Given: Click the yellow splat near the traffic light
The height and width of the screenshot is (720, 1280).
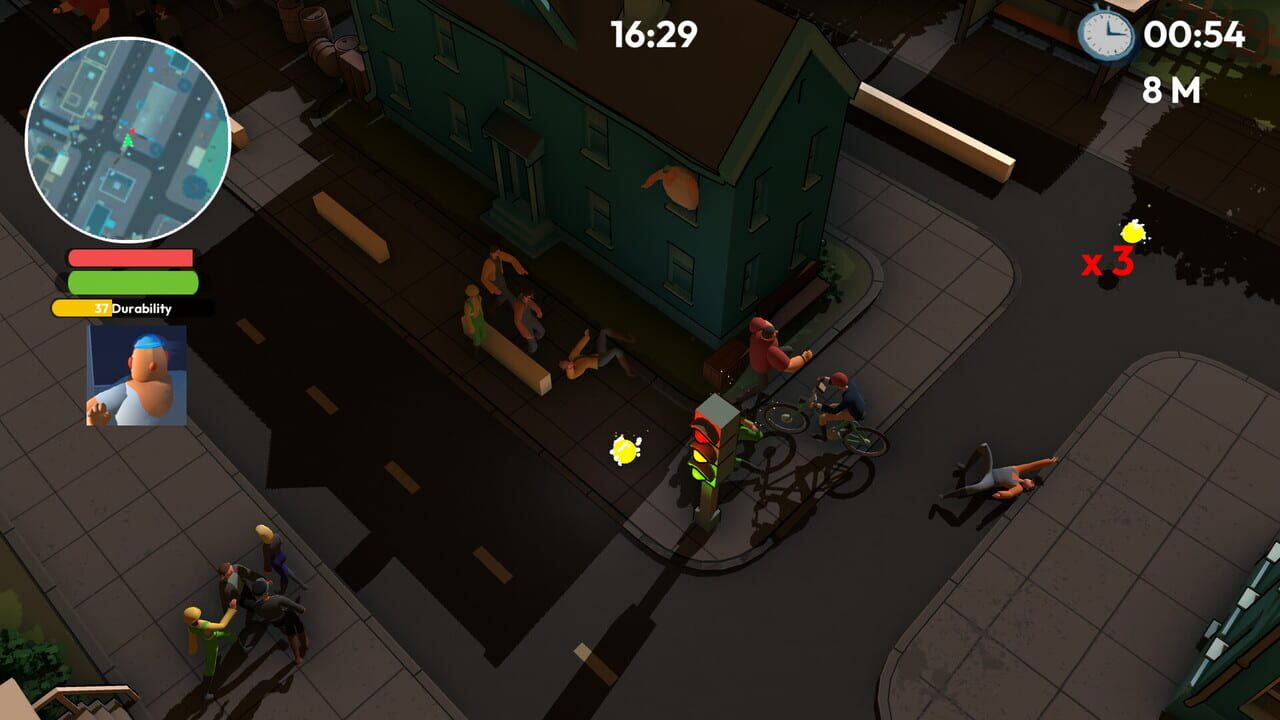Looking at the screenshot, I should point(625,448).
